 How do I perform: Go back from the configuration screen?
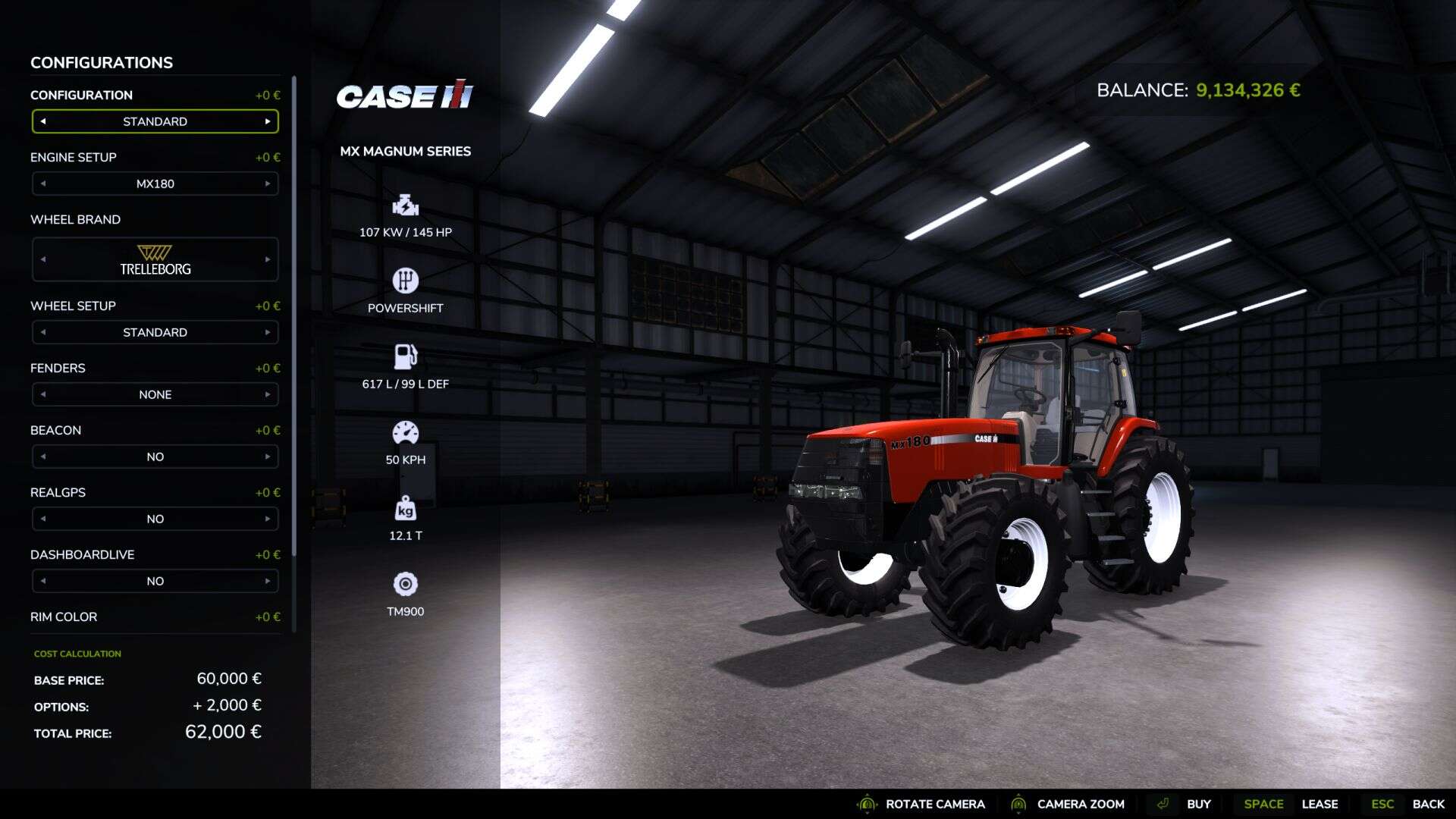point(1427,804)
